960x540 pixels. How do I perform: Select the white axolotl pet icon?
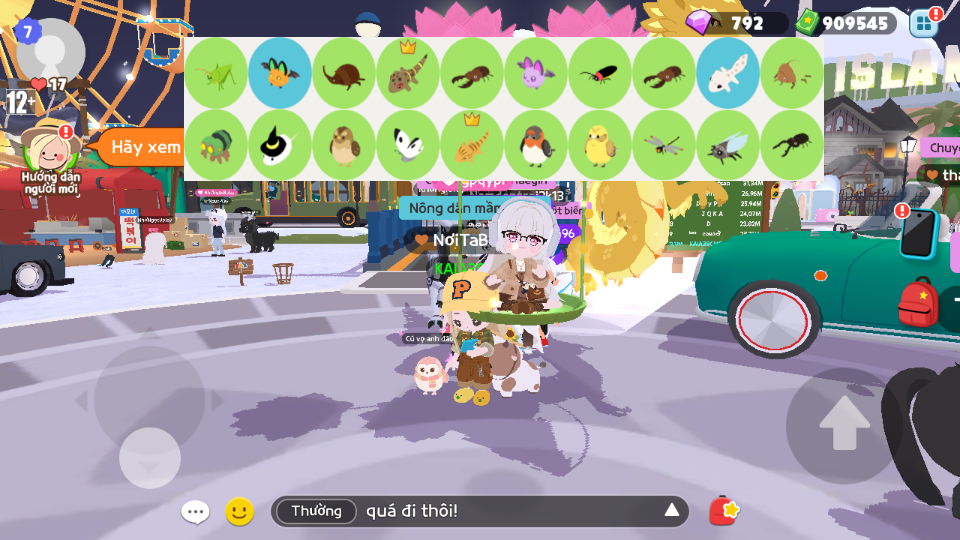pos(728,73)
